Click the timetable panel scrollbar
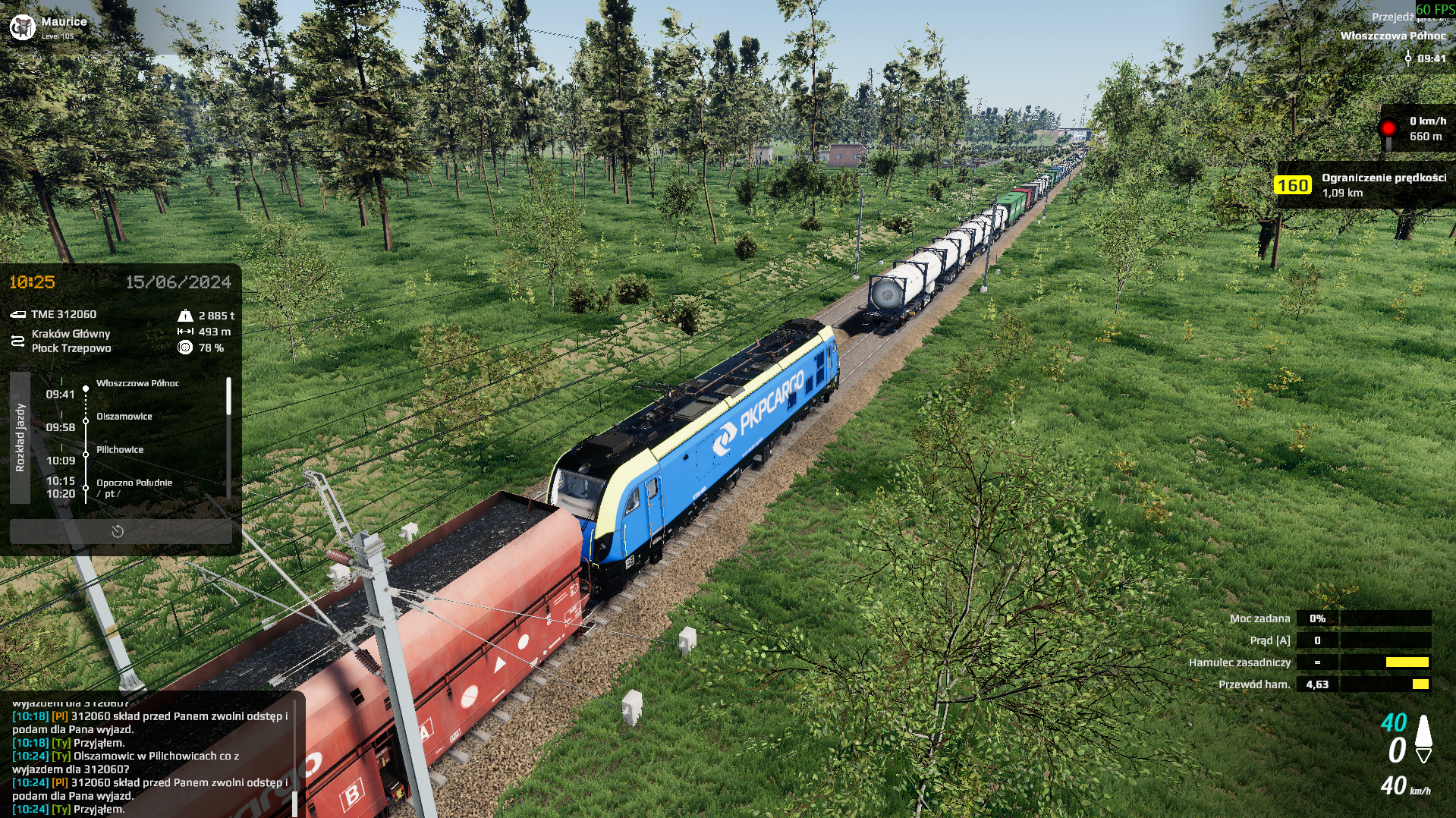The width and height of the screenshot is (1456, 818). point(228,397)
